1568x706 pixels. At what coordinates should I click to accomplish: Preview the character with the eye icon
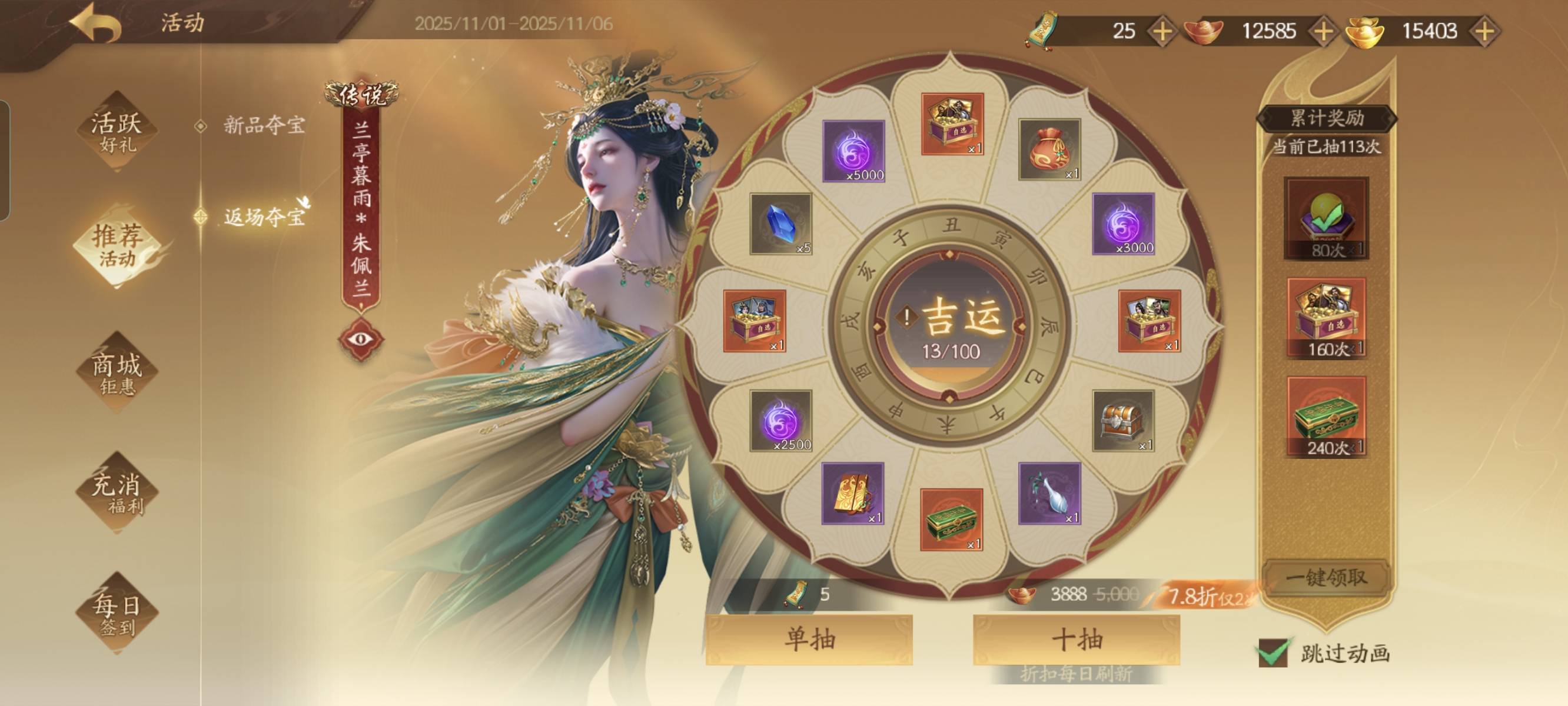point(361,338)
